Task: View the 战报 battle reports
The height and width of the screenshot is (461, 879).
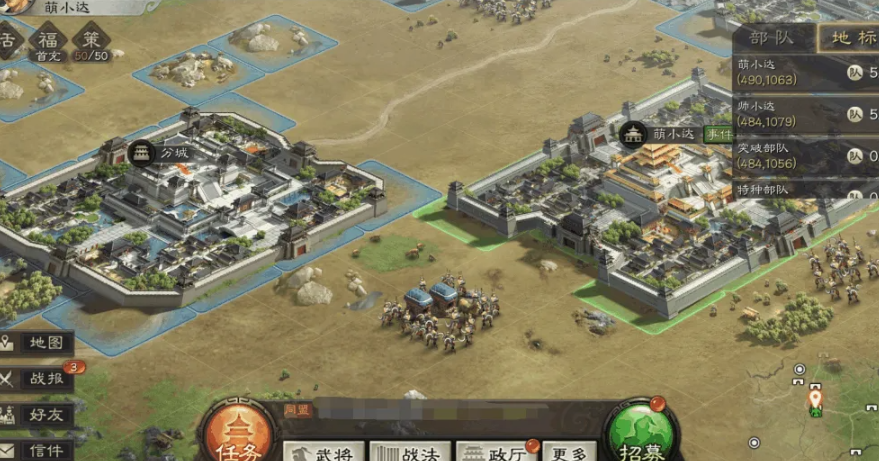Action: click(x=37, y=379)
